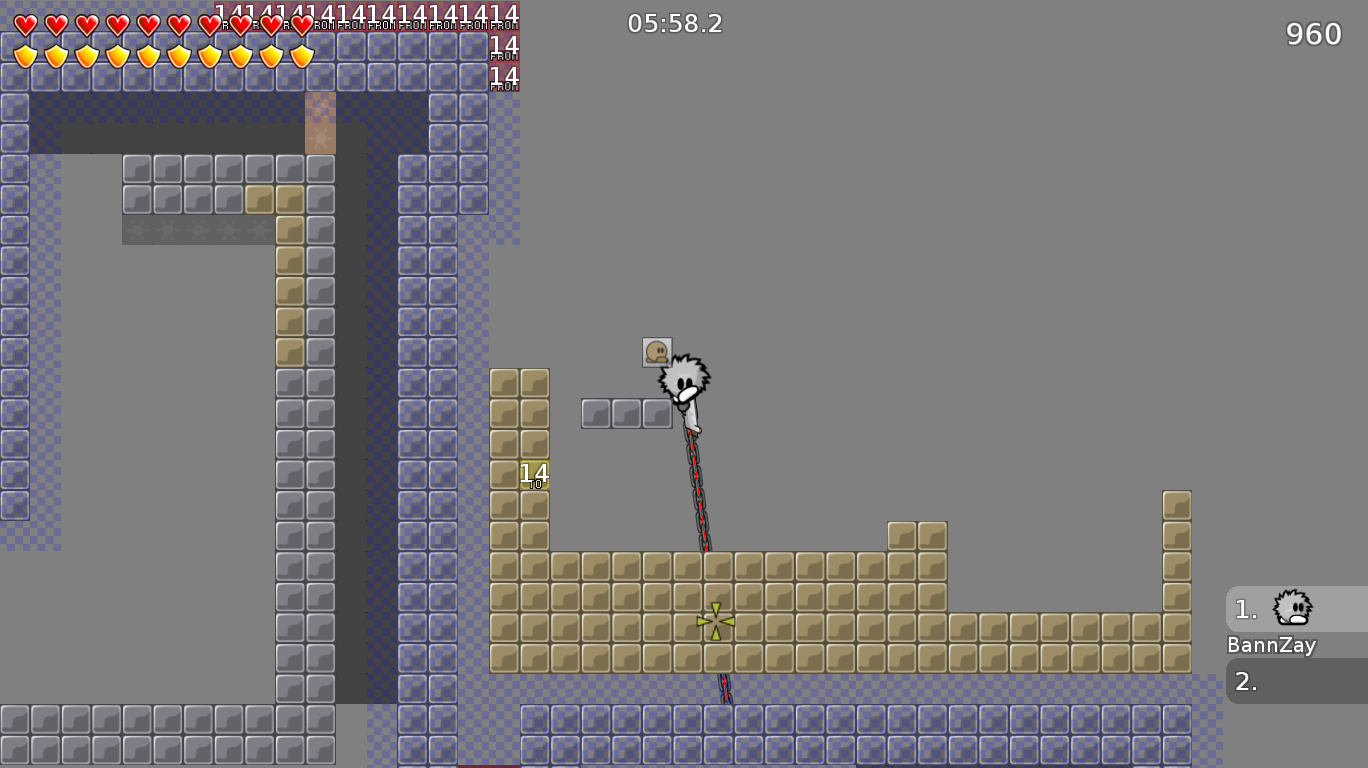Click the yellow spawn marker arrows

pos(716,620)
